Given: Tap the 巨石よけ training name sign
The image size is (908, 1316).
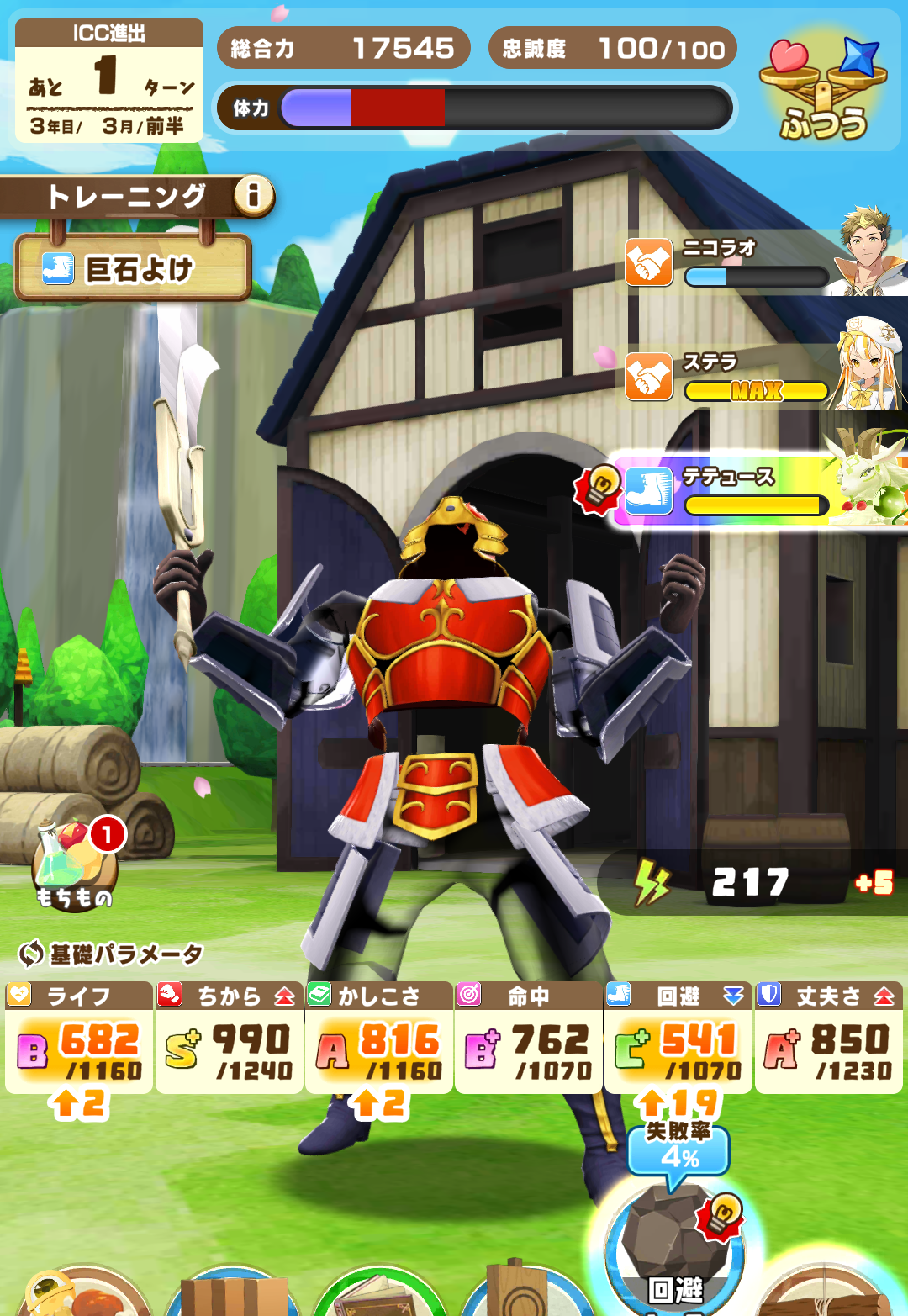Looking at the screenshot, I should pos(133,269).
